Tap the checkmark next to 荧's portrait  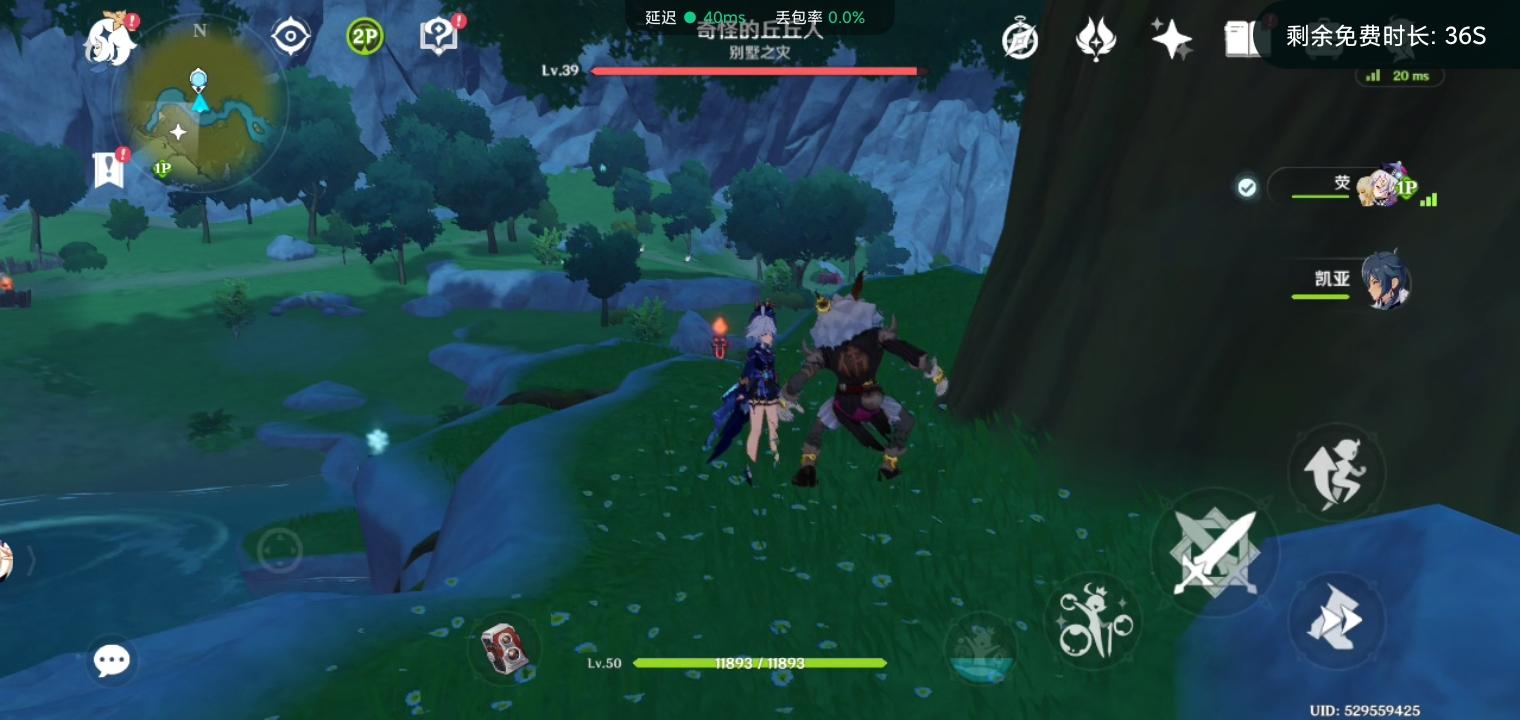tap(1247, 186)
